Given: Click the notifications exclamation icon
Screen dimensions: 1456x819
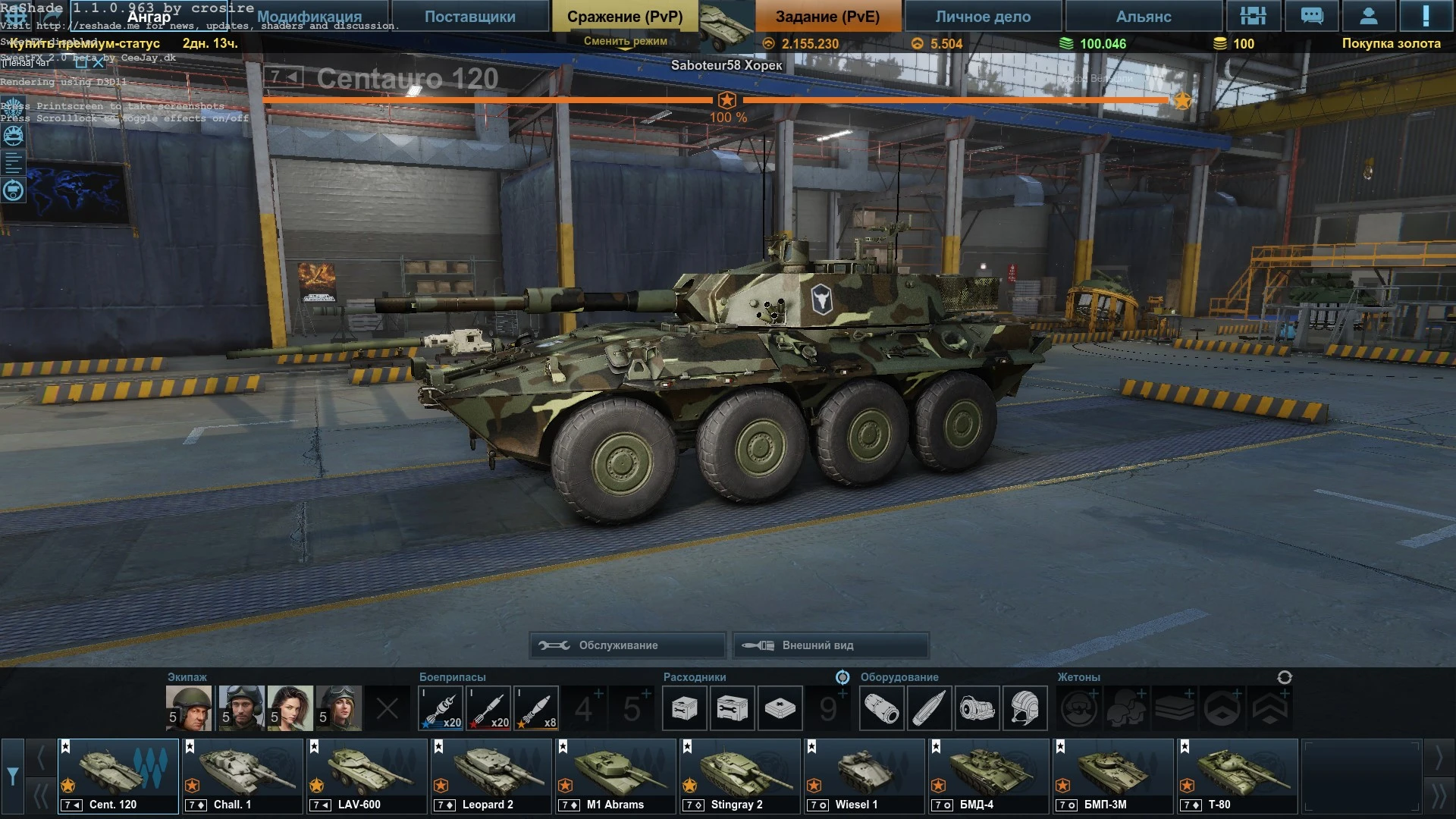Looking at the screenshot, I should point(1426,15).
